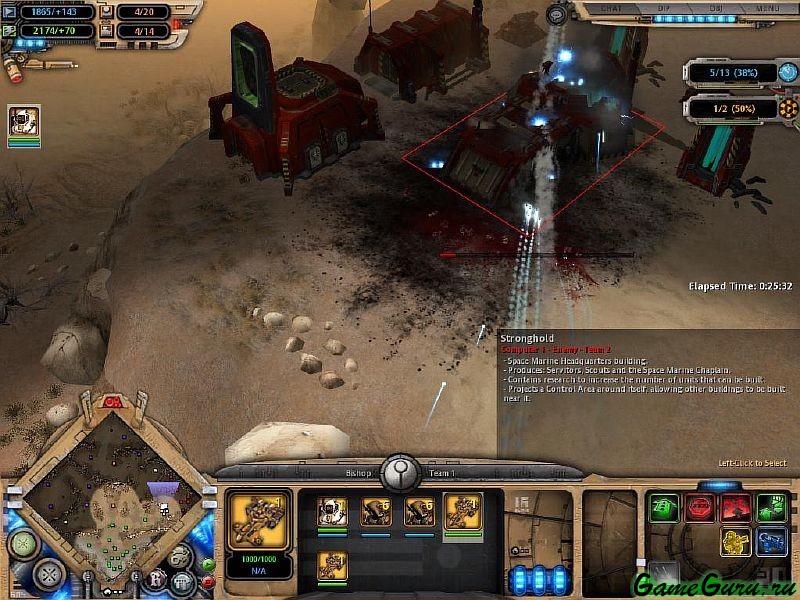Select the hero portrait under the resources
The width and height of the screenshot is (800, 600).
[24, 122]
